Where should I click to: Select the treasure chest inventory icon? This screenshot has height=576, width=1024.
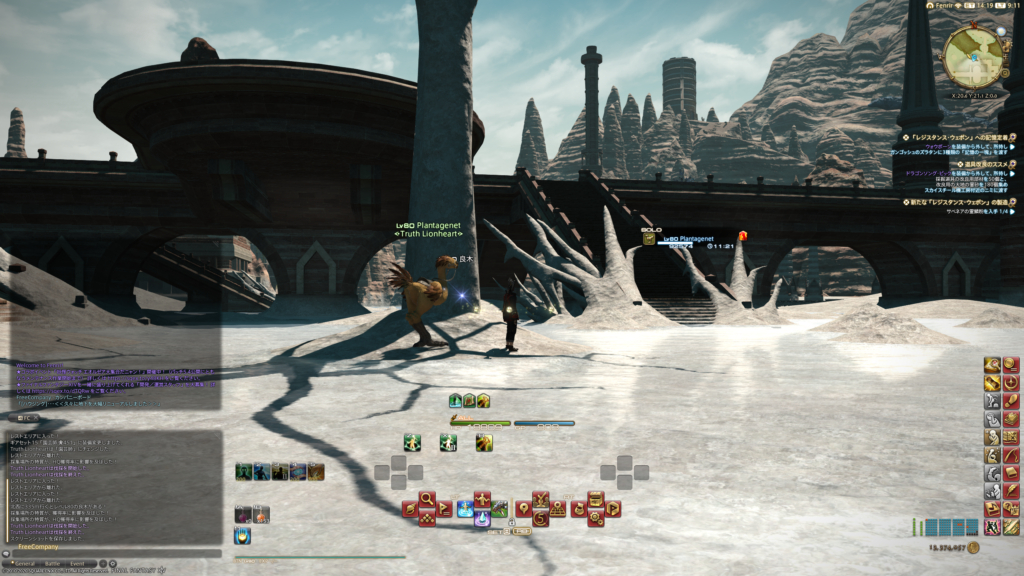[594, 497]
